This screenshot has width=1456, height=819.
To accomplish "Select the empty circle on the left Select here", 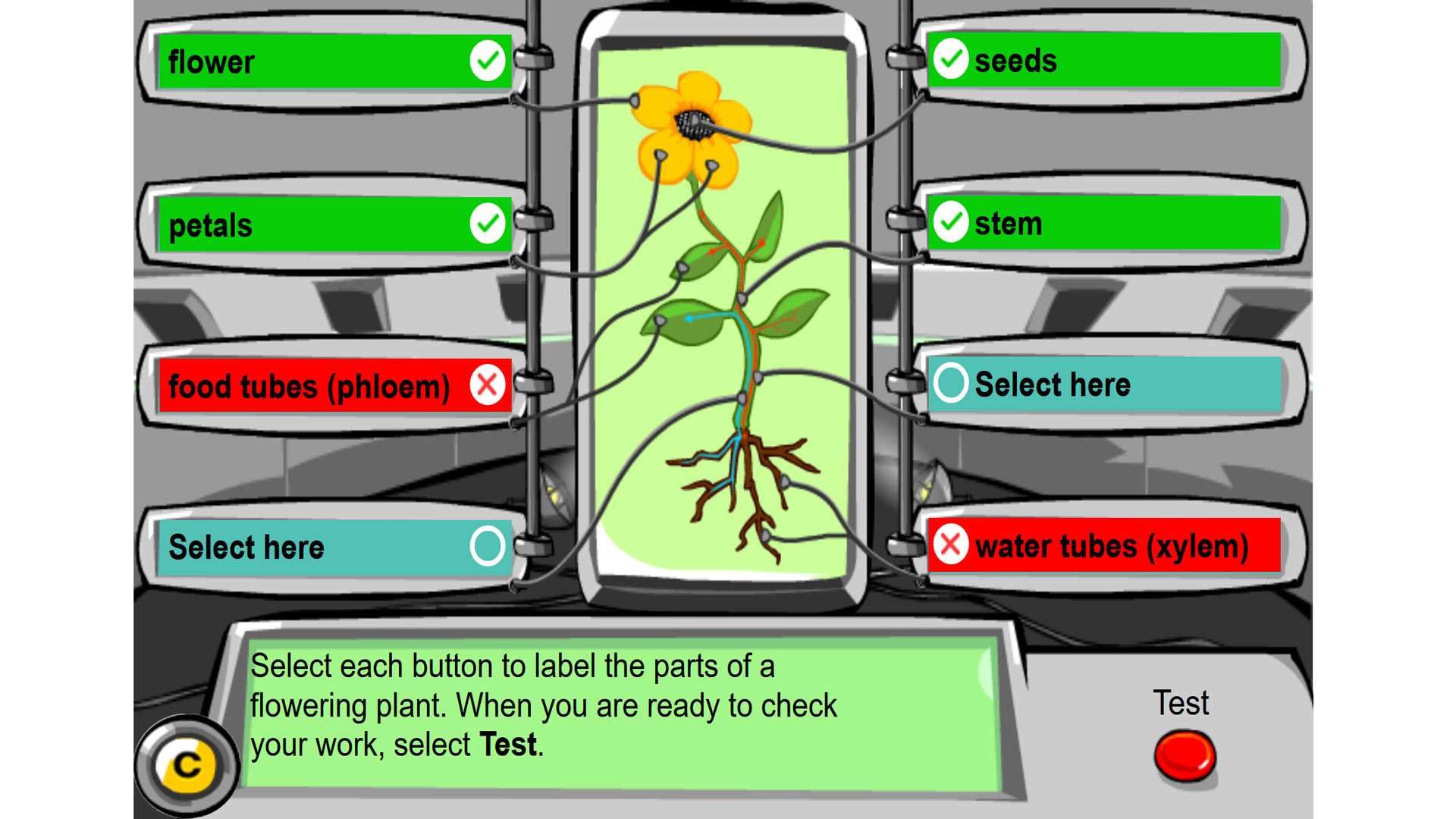I will coord(488,547).
